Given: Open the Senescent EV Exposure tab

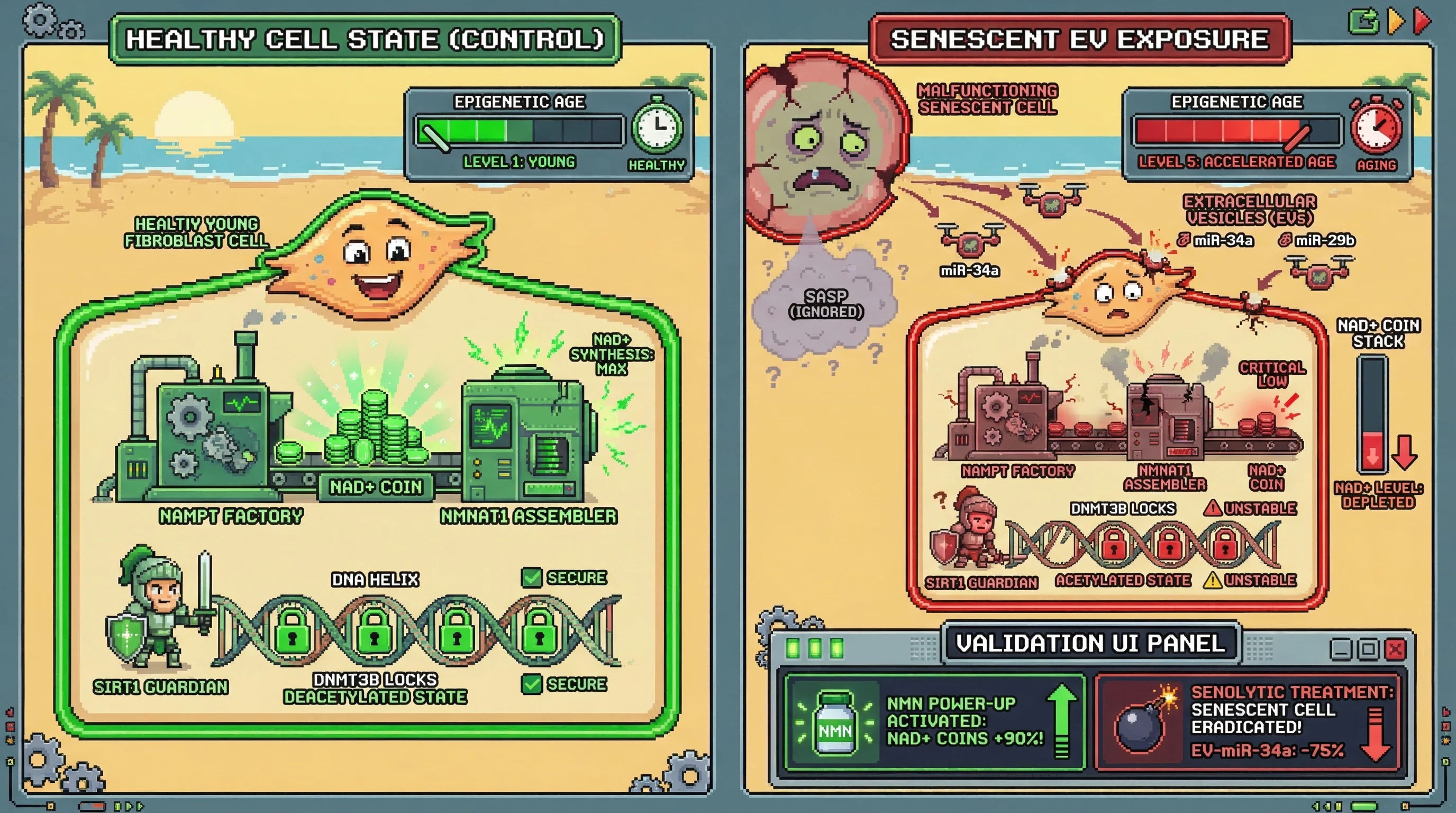Looking at the screenshot, I should 1079,40.
